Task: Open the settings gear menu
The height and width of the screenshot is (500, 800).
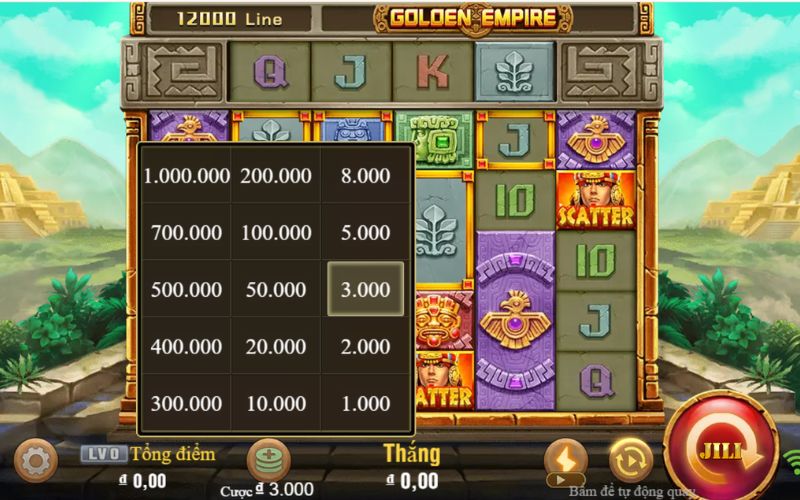Action: point(36,461)
